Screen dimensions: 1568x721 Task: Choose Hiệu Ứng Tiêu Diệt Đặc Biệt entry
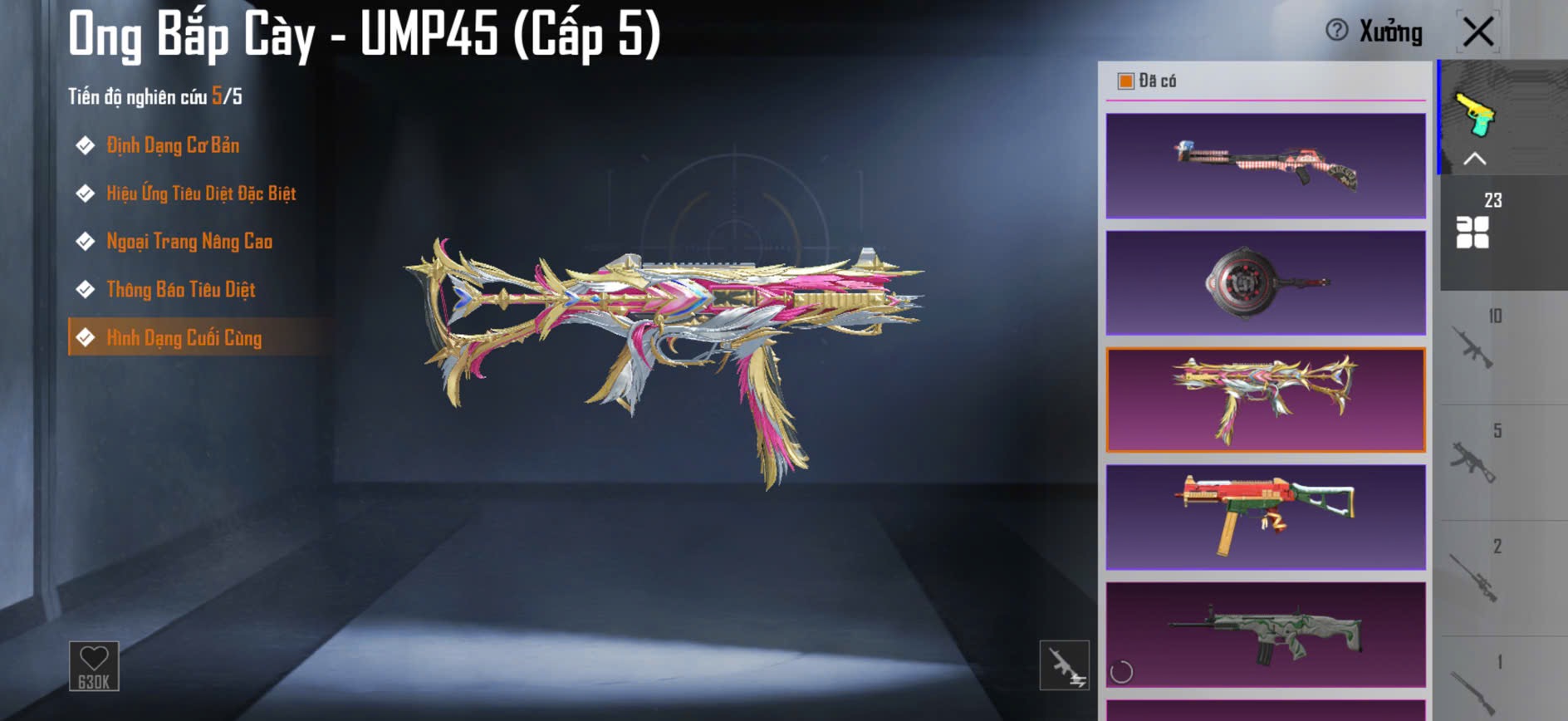click(x=201, y=194)
